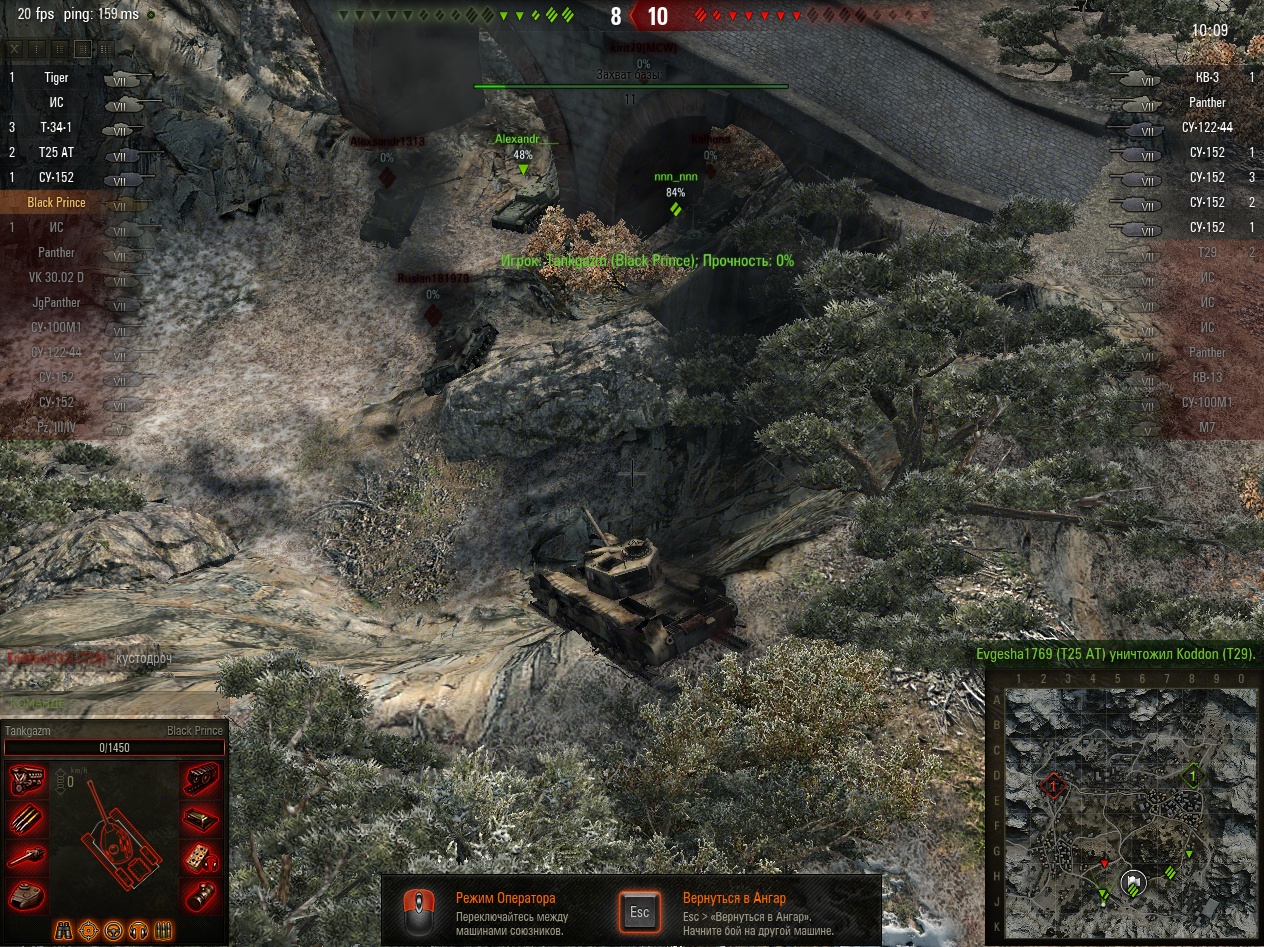Select the highlighted Black Prince row
This screenshot has width=1264, height=947.
coord(57,202)
